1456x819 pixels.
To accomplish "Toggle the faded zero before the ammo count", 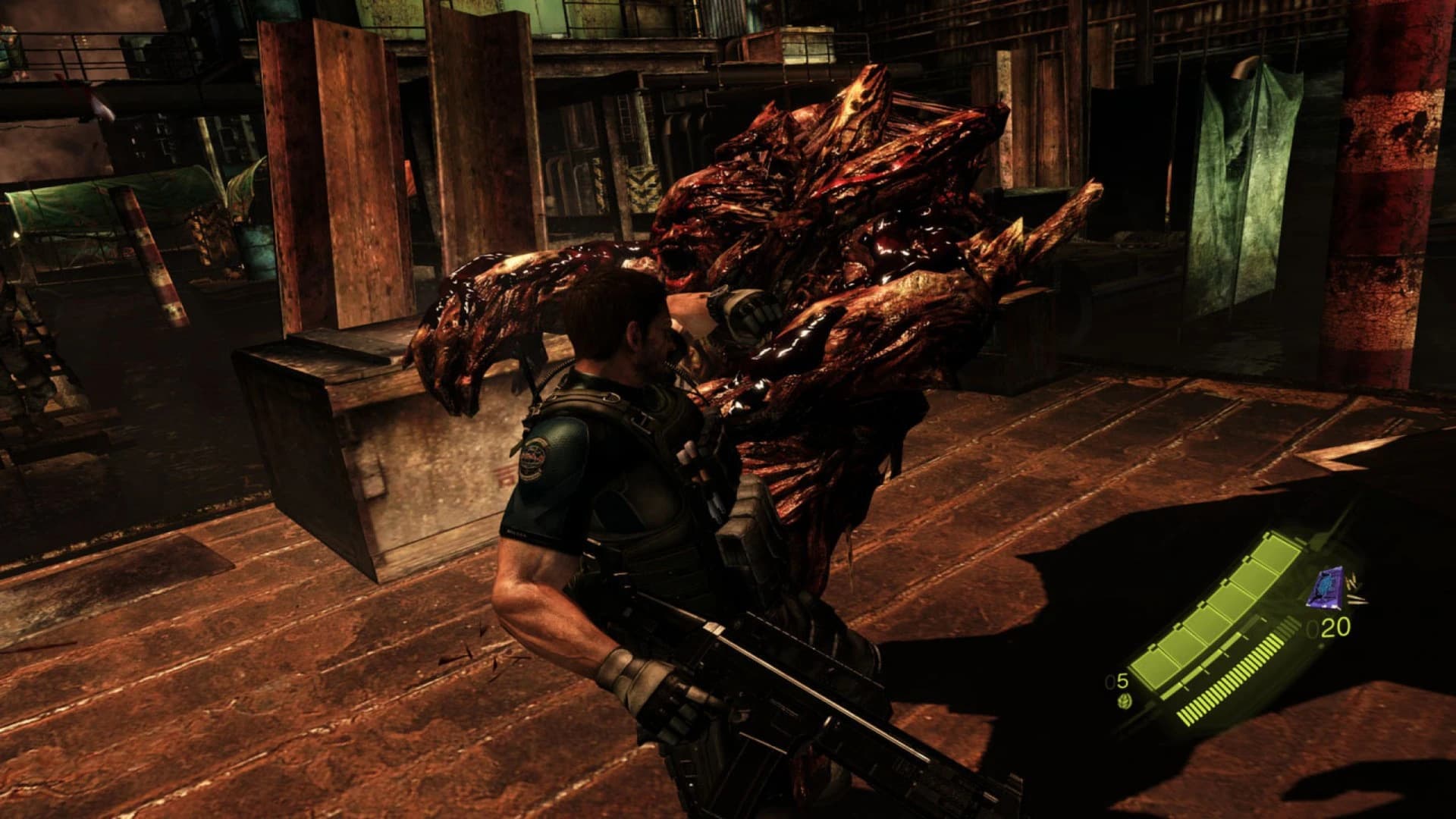I will [x=1313, y=630].
